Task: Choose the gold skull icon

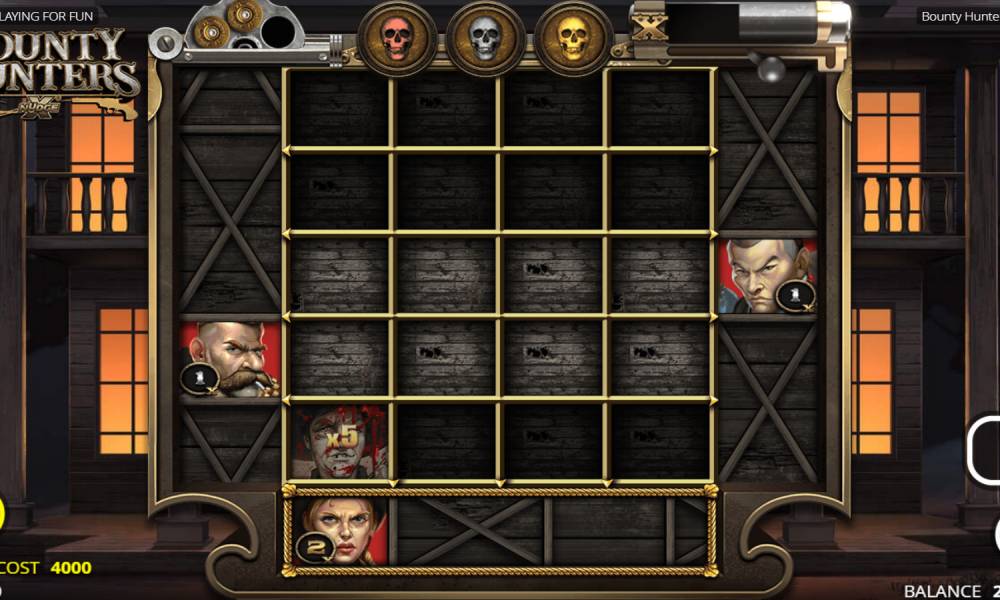Action: pyautogui.click(x=572, y=39)
